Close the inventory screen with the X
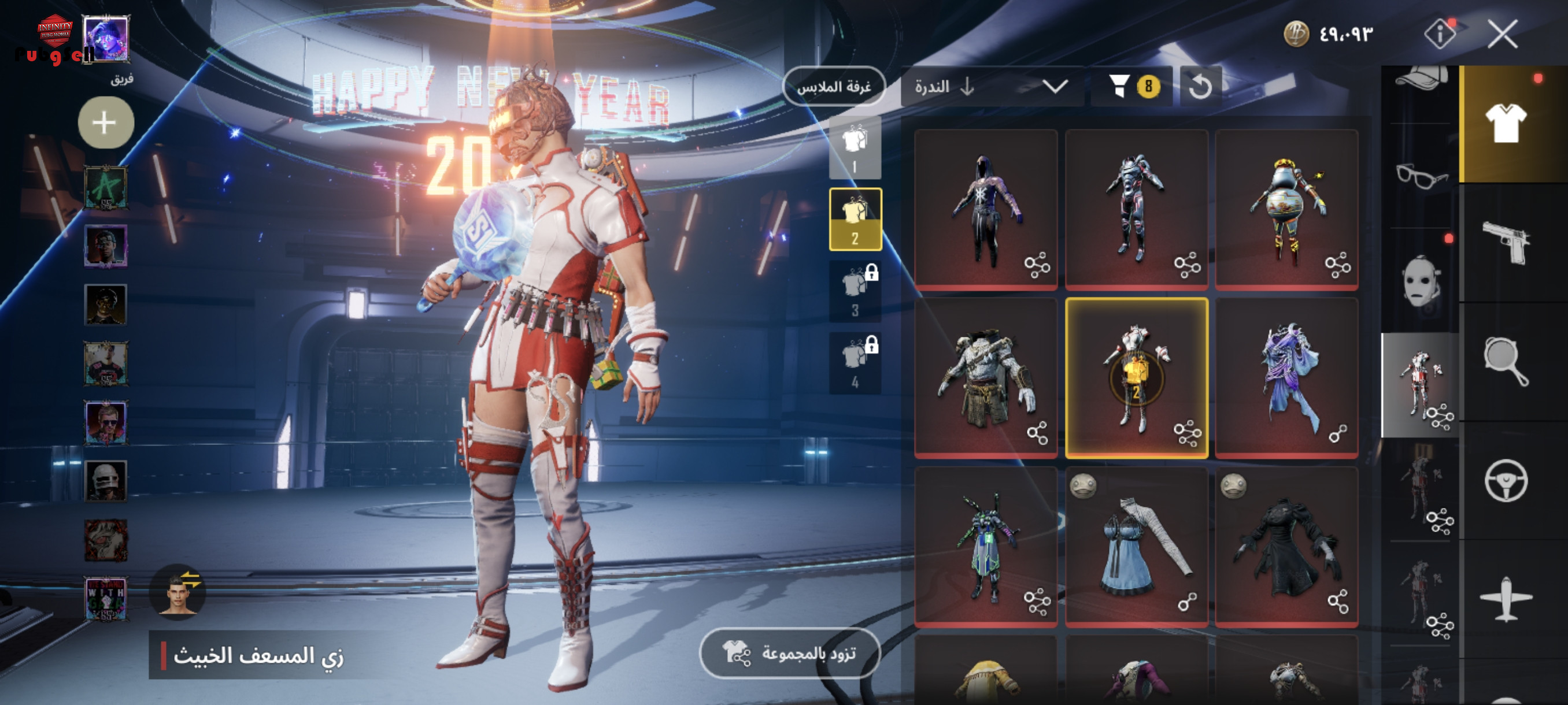Screen dimensions: 1568x705 1502,34
